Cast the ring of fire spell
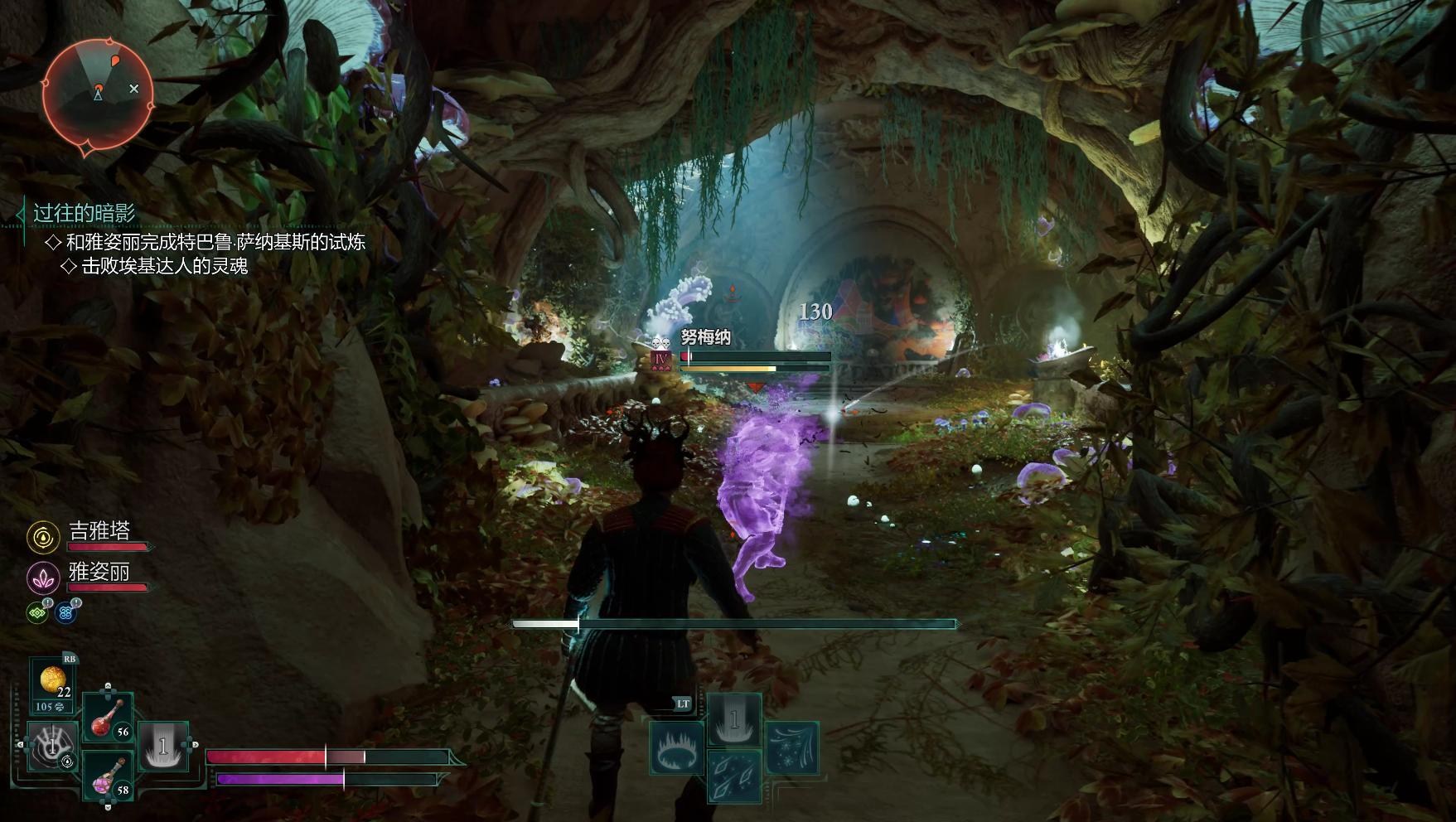The height and width of the screenshot is (822, 1456). pos(676,747)
